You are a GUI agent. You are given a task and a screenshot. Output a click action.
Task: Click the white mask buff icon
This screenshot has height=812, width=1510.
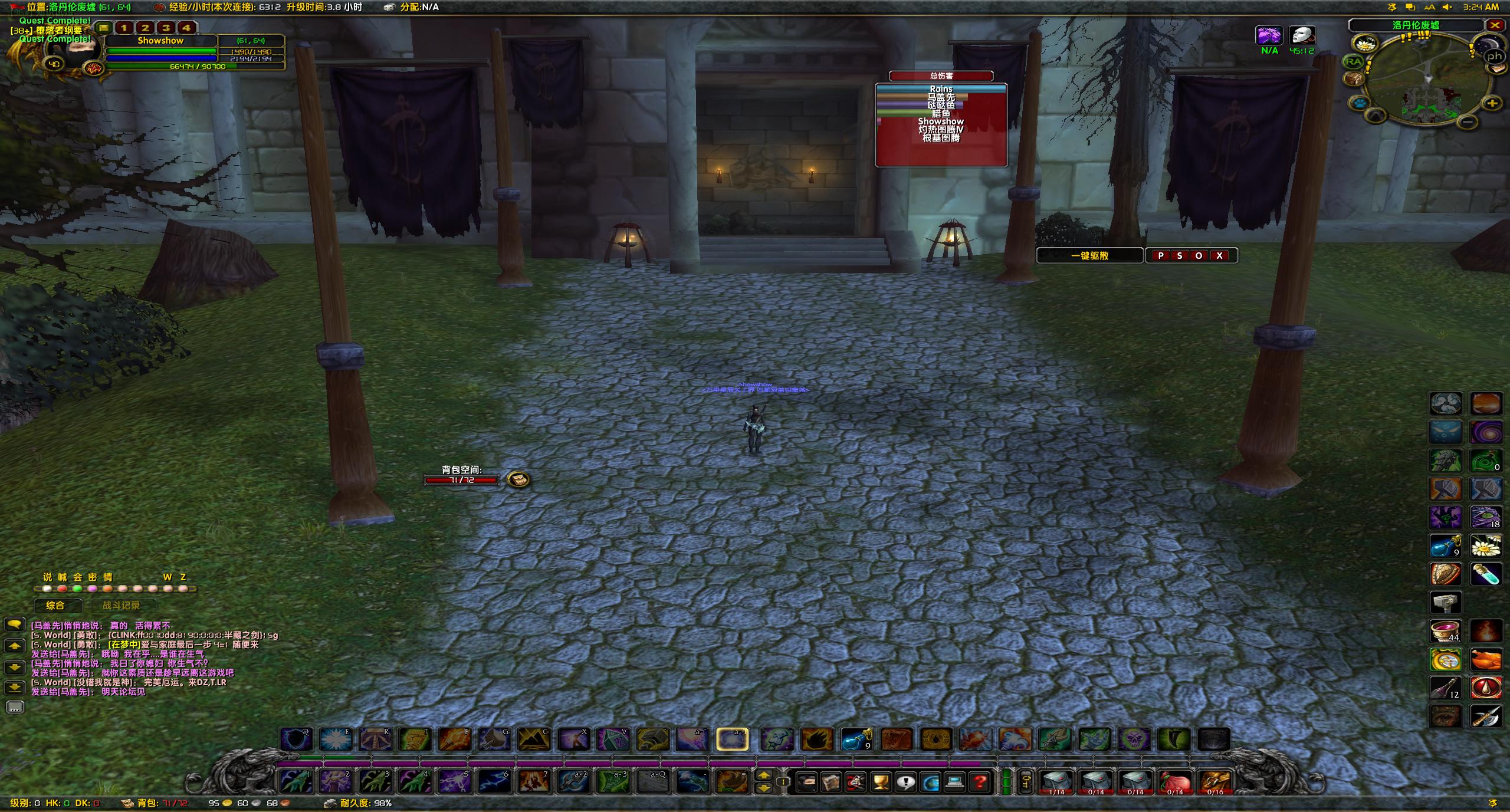(1302, 36)
